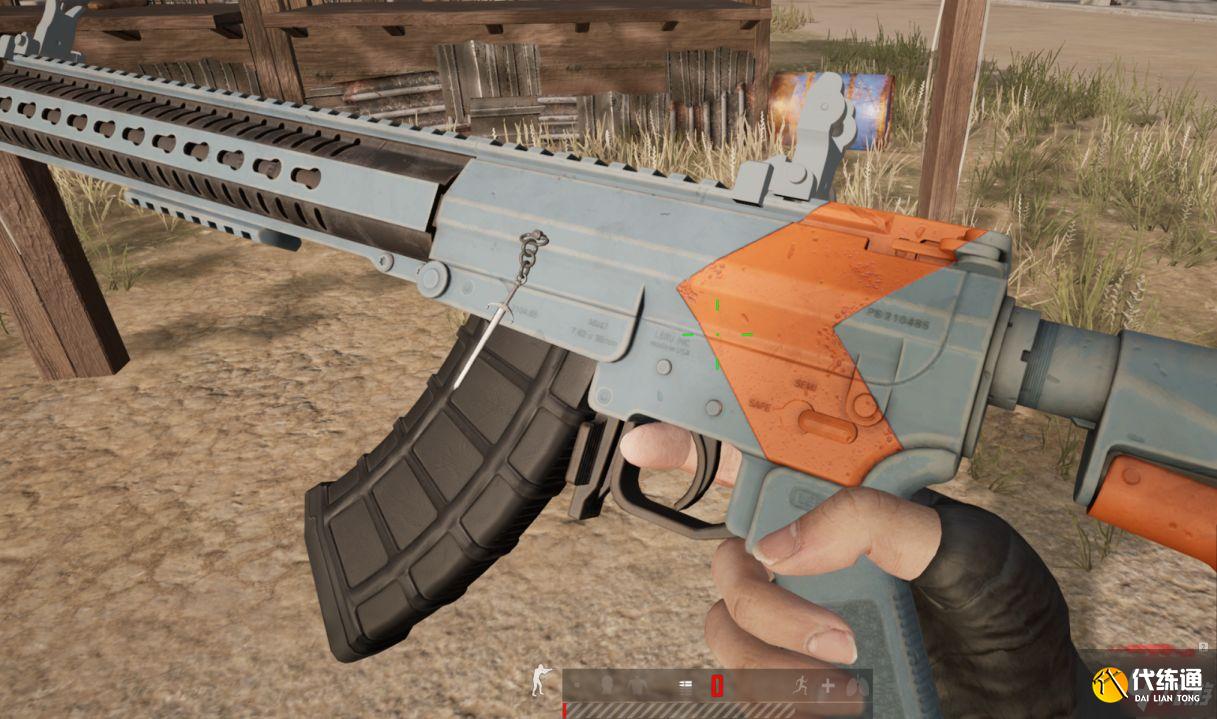
Task: Click the plus-shaped healing status icon
Action: pos(827,686)
